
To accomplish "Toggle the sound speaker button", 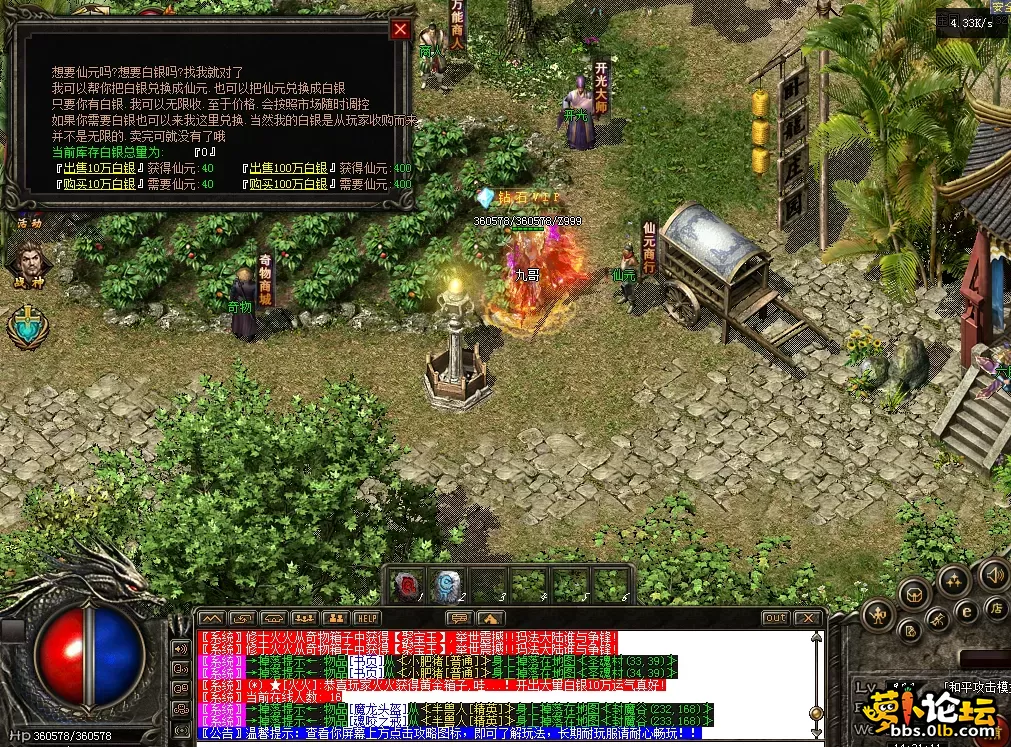I will pyautogui.click(x=993, y=574).
